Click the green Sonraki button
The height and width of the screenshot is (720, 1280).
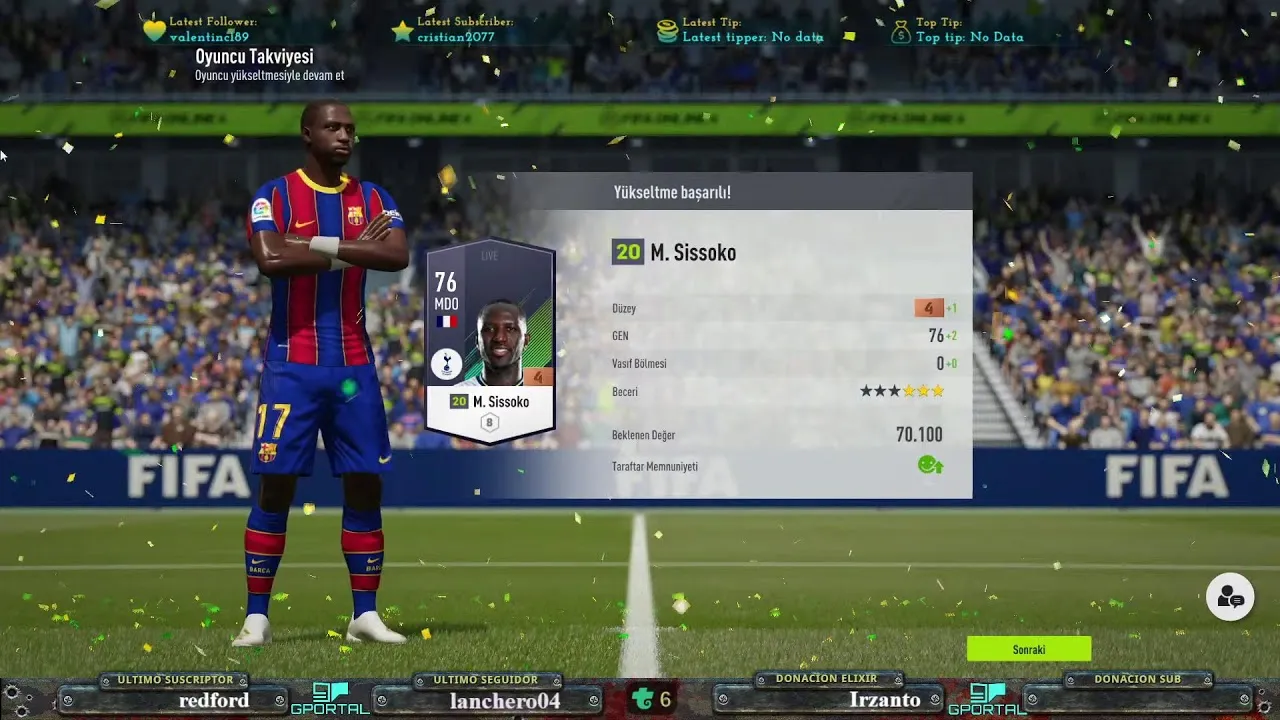(1028, 649)
